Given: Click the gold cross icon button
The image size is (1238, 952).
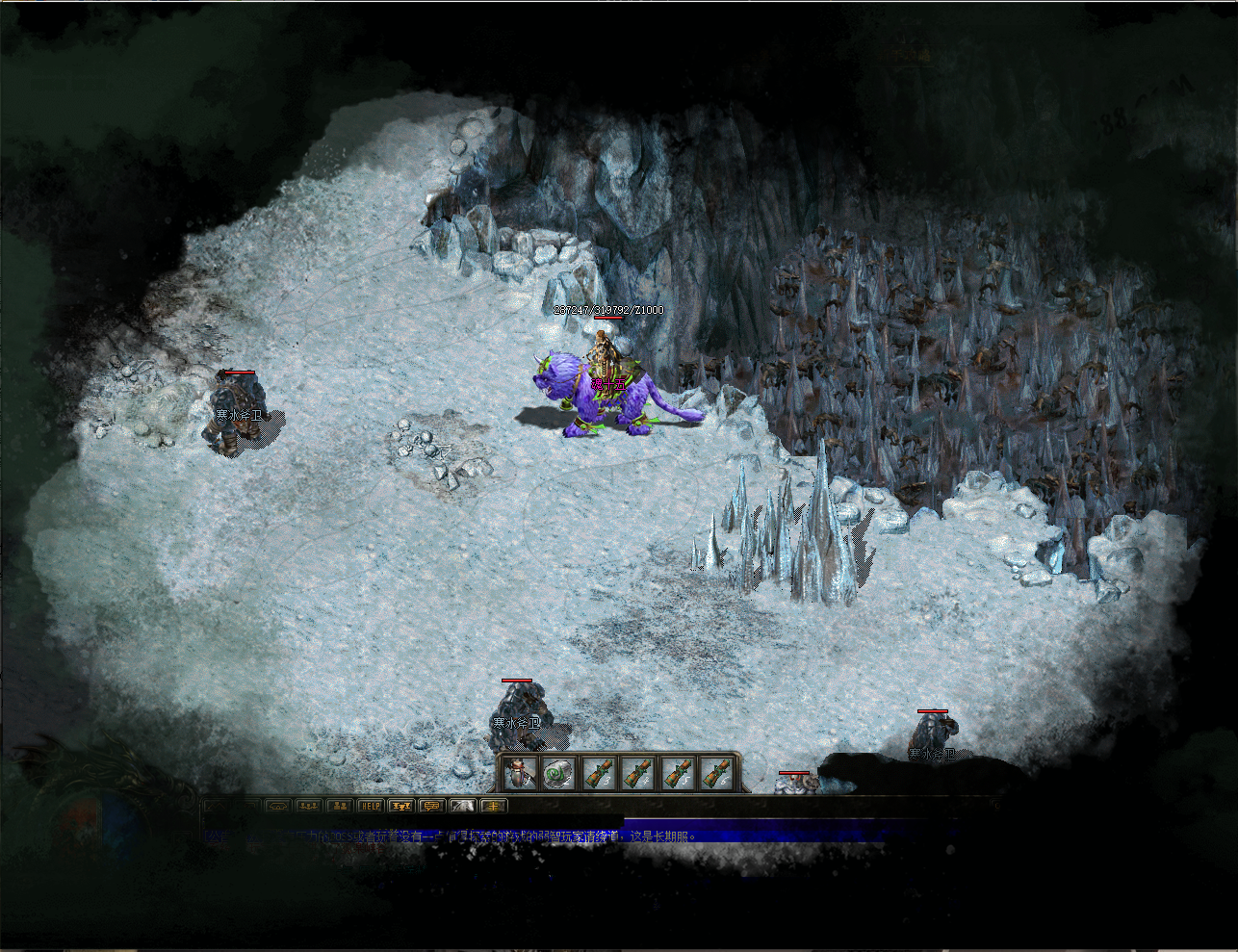Looking at the screenshot, I should [494, 806].
